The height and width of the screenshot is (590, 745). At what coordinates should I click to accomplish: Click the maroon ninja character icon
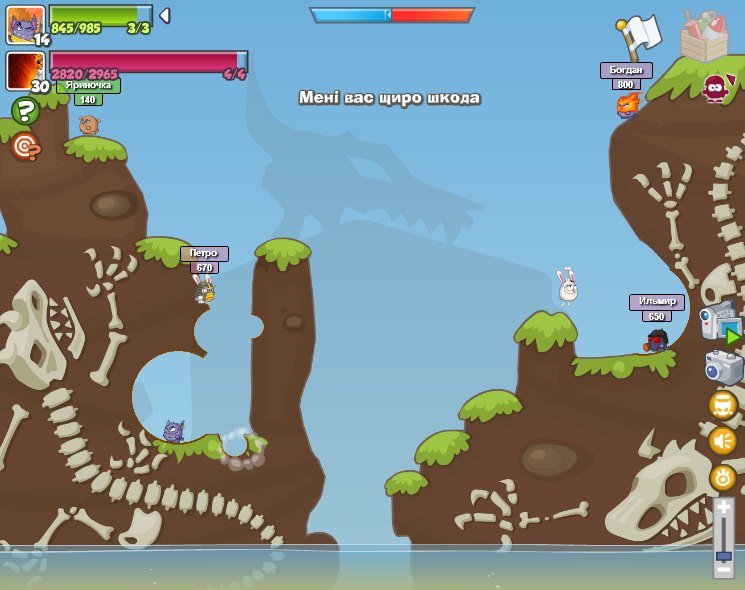pyautogui.click(x=715, y=88)
